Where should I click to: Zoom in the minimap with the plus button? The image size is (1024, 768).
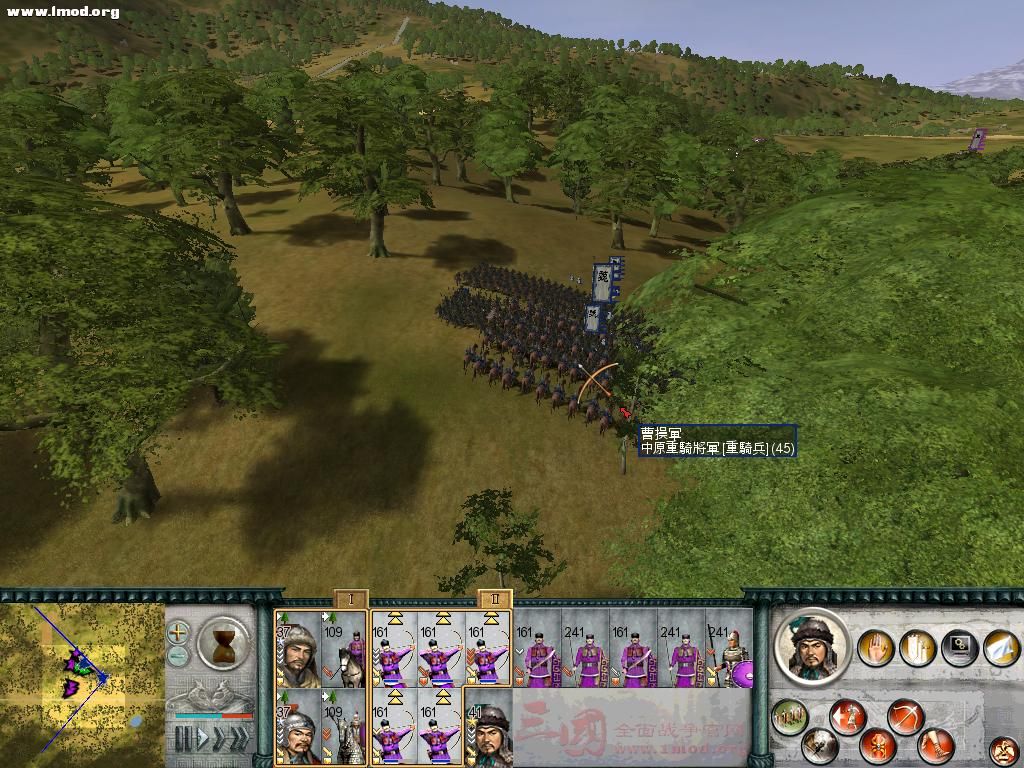coord(178,632)
